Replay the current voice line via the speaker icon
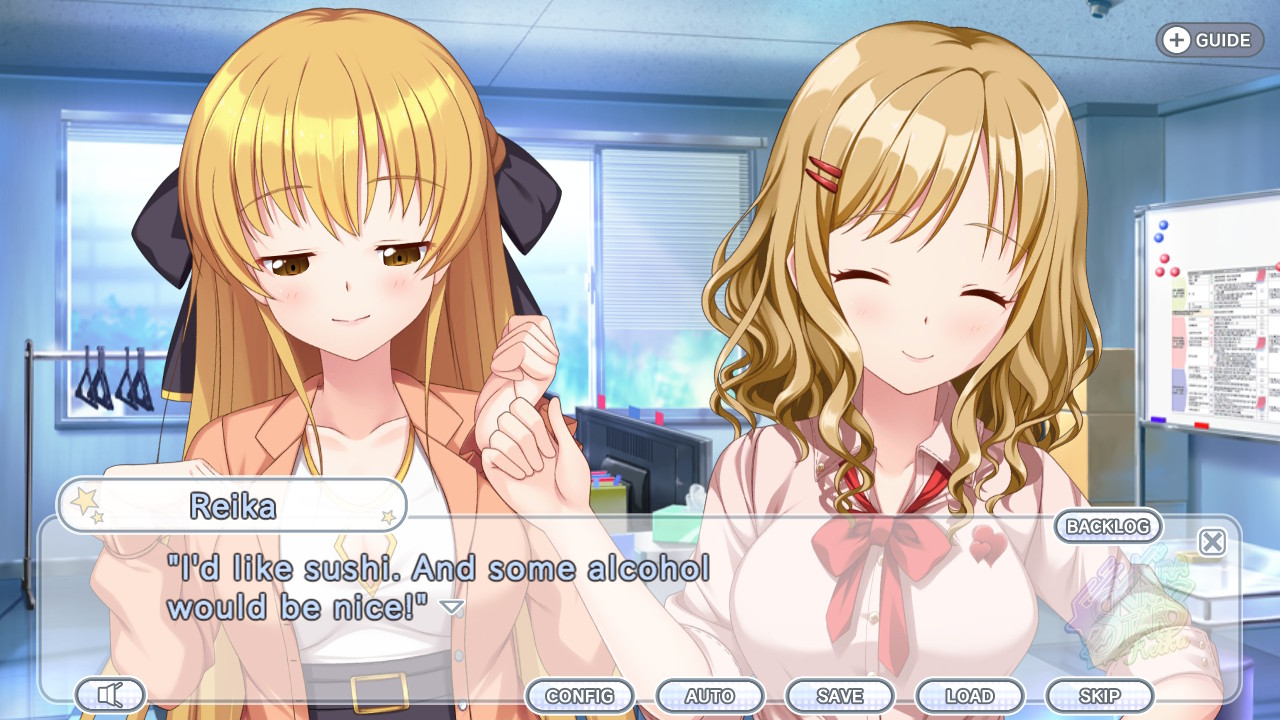 pos(110,694)
